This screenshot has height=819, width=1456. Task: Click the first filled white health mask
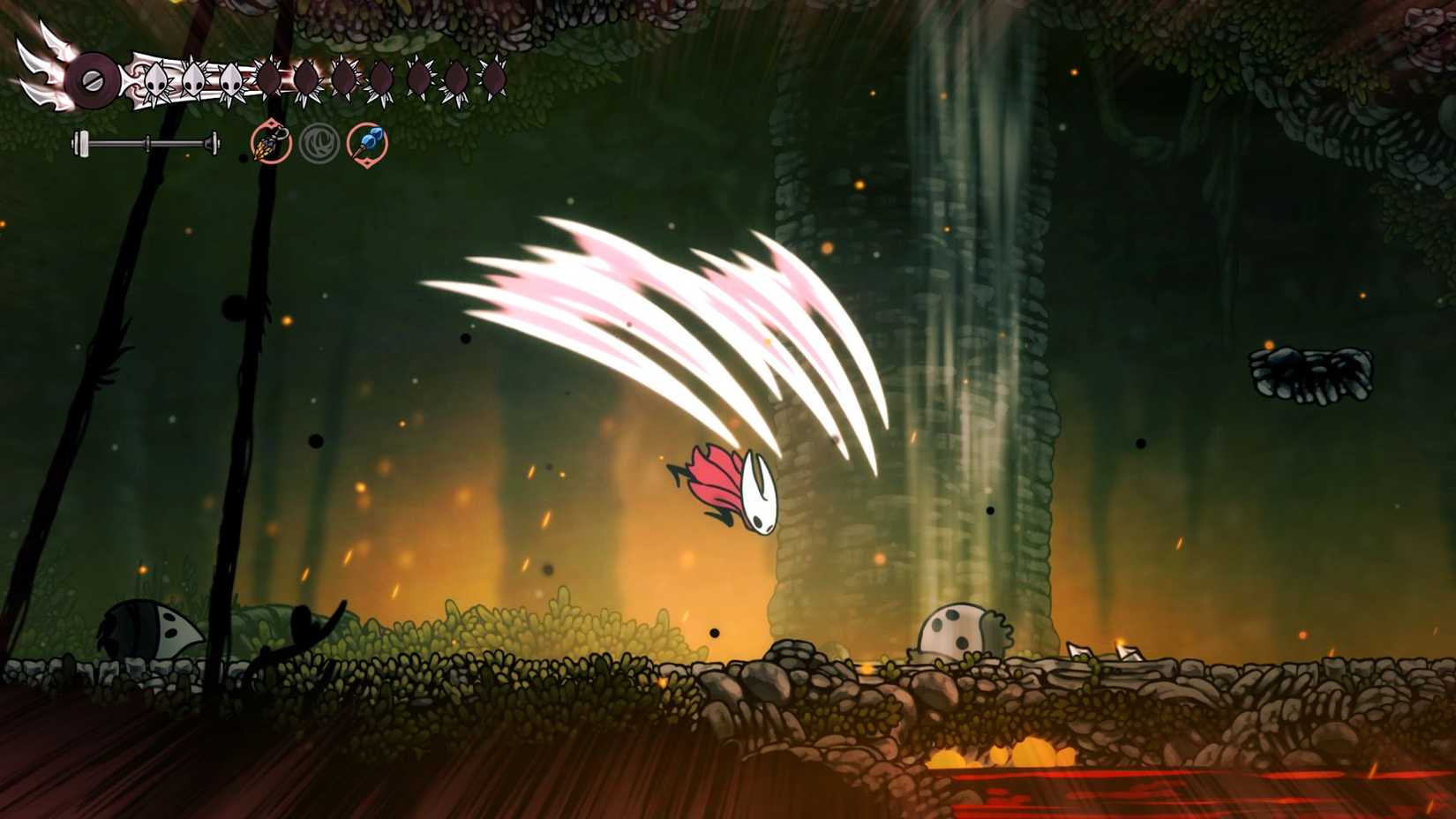156,78
